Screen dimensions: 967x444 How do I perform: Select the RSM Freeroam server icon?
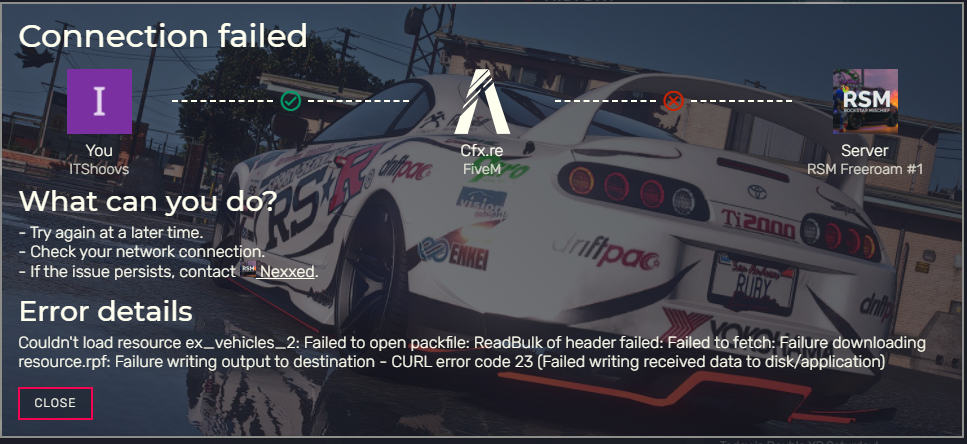point(865,102)
